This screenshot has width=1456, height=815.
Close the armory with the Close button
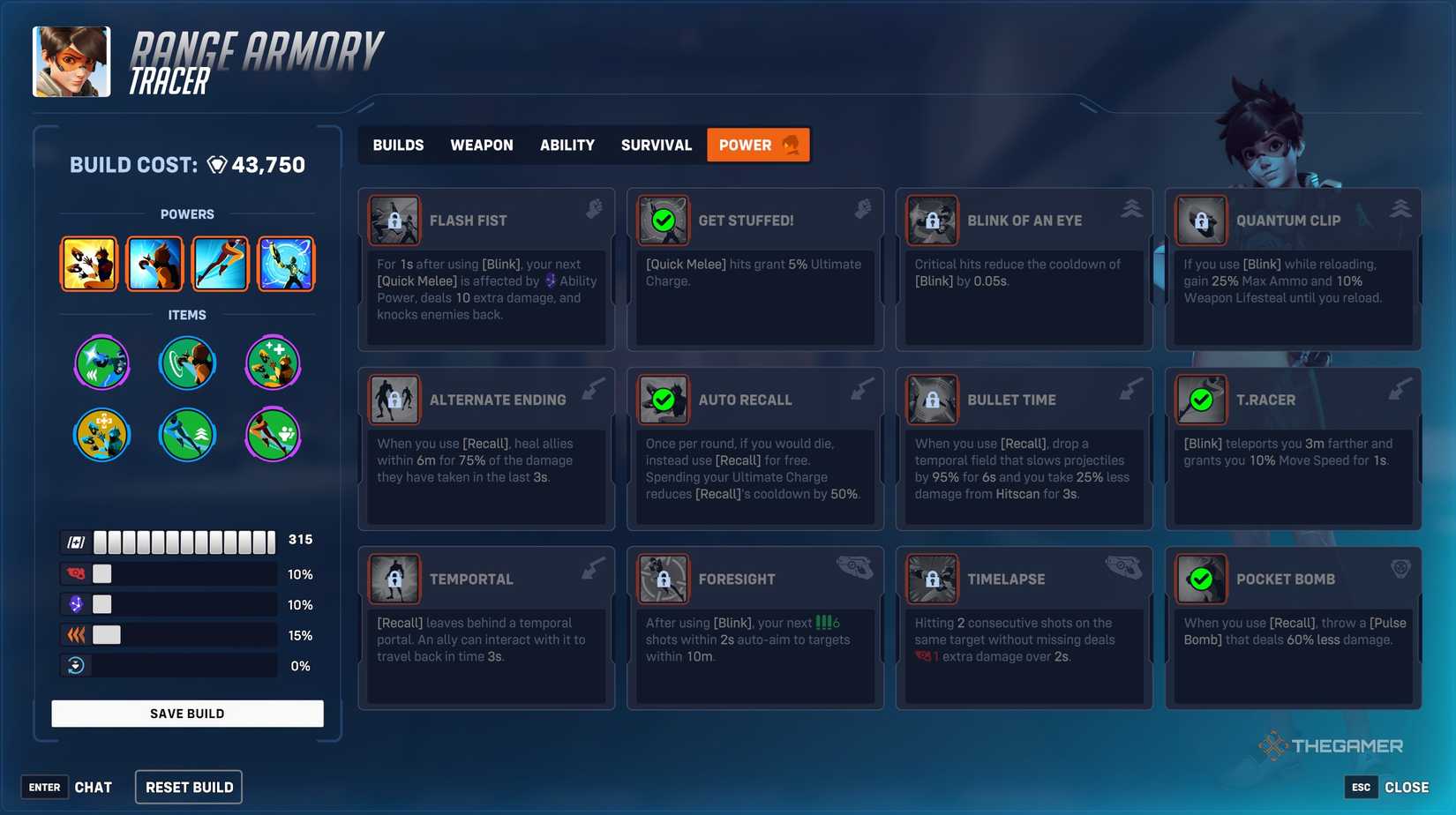[1405, 787]
